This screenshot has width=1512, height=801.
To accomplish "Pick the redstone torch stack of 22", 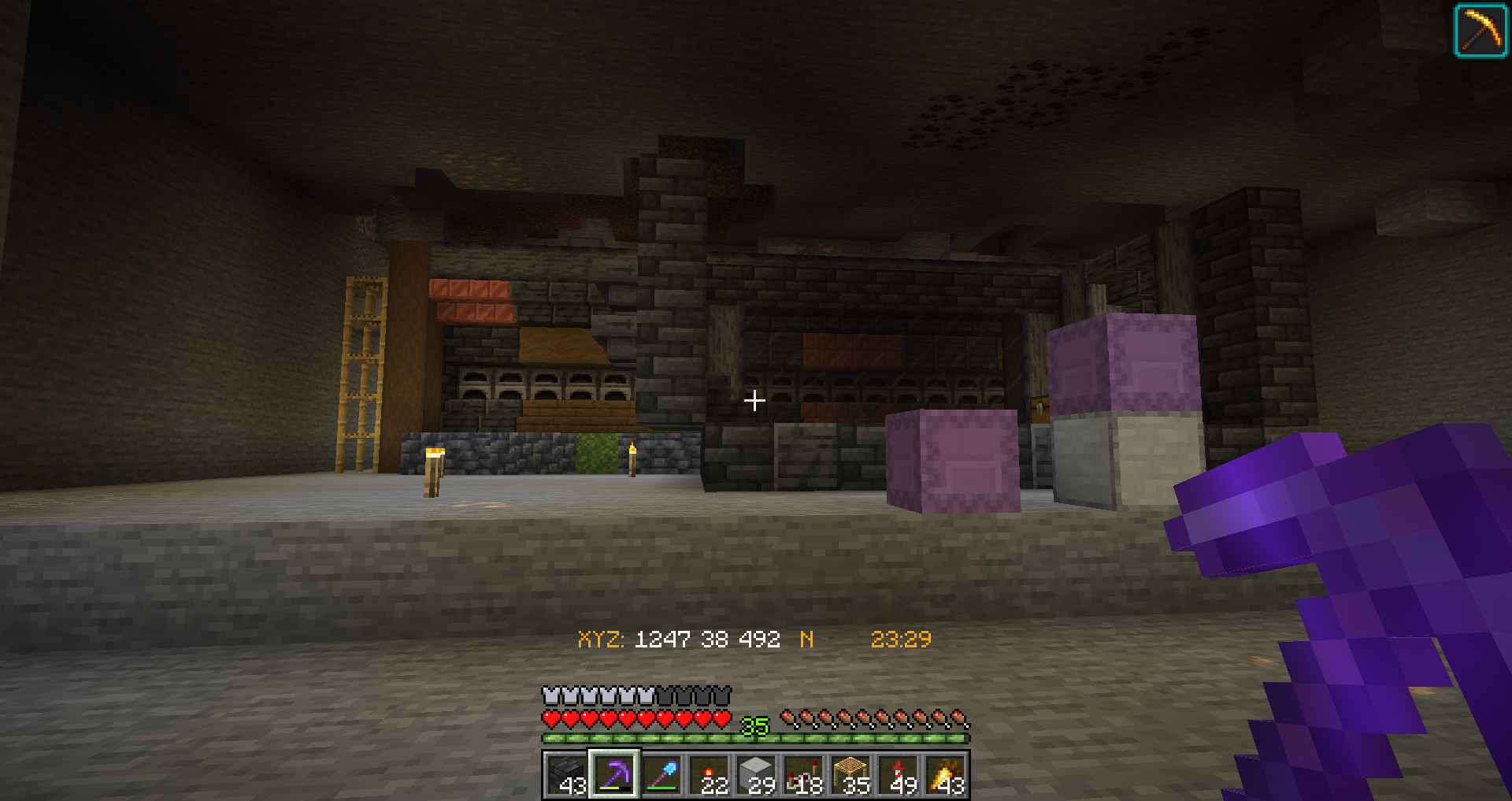I will (709, 774).
